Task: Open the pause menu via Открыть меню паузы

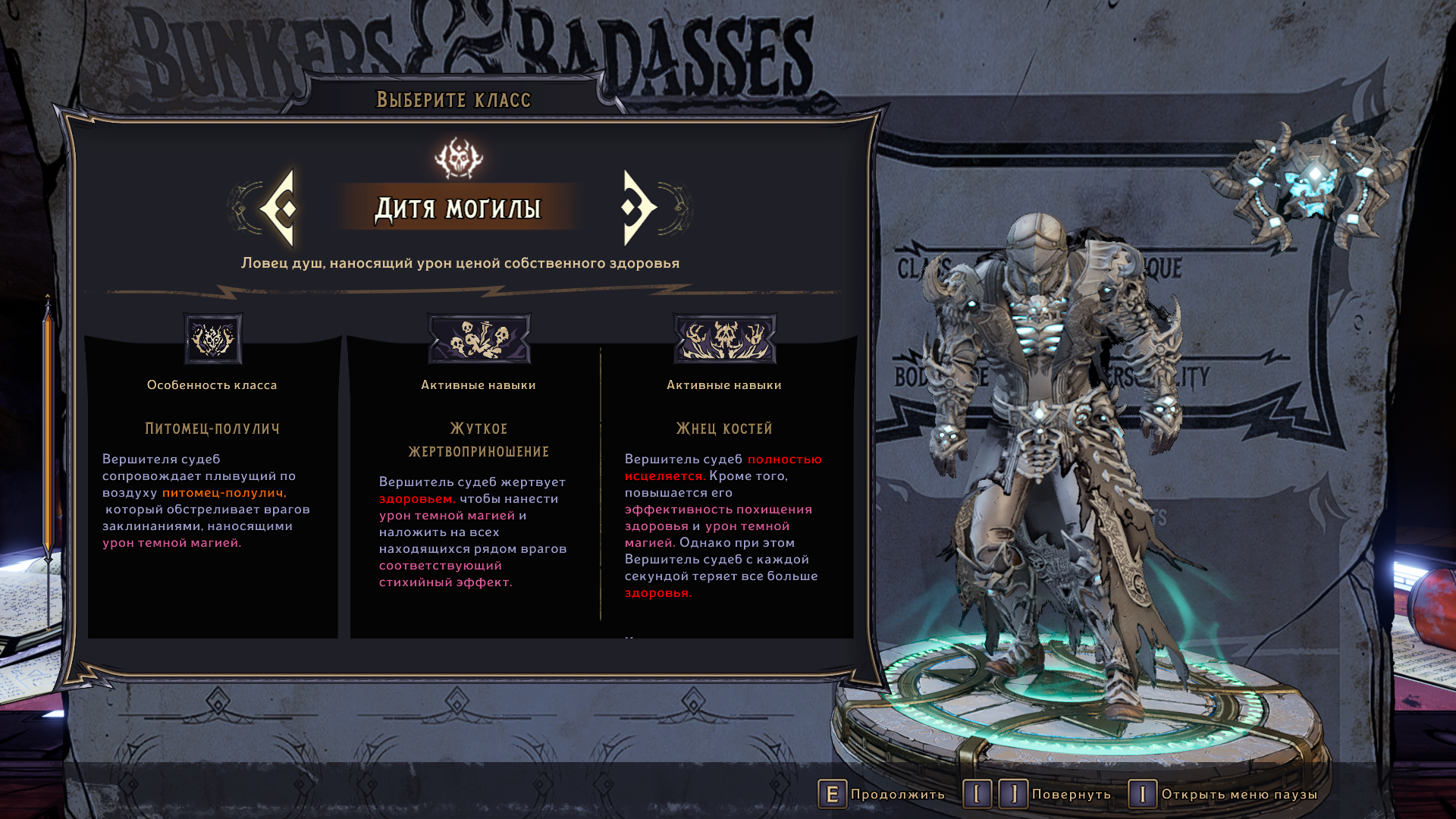Action: click(x=1239, y=794)
